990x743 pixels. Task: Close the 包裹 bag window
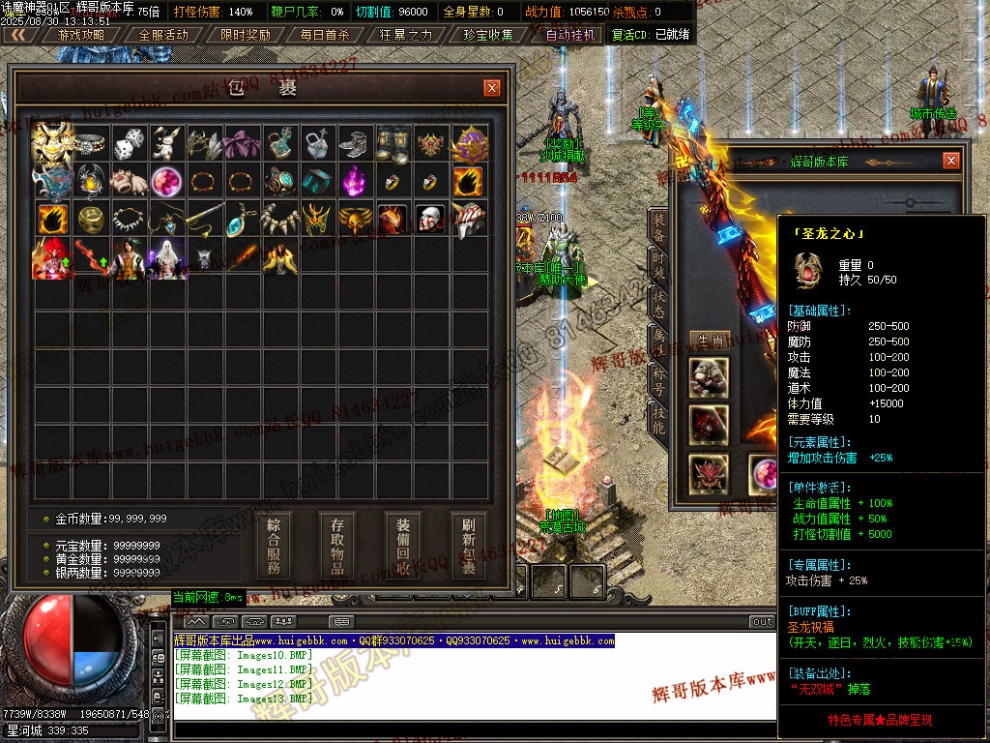[x=491, y=88]
